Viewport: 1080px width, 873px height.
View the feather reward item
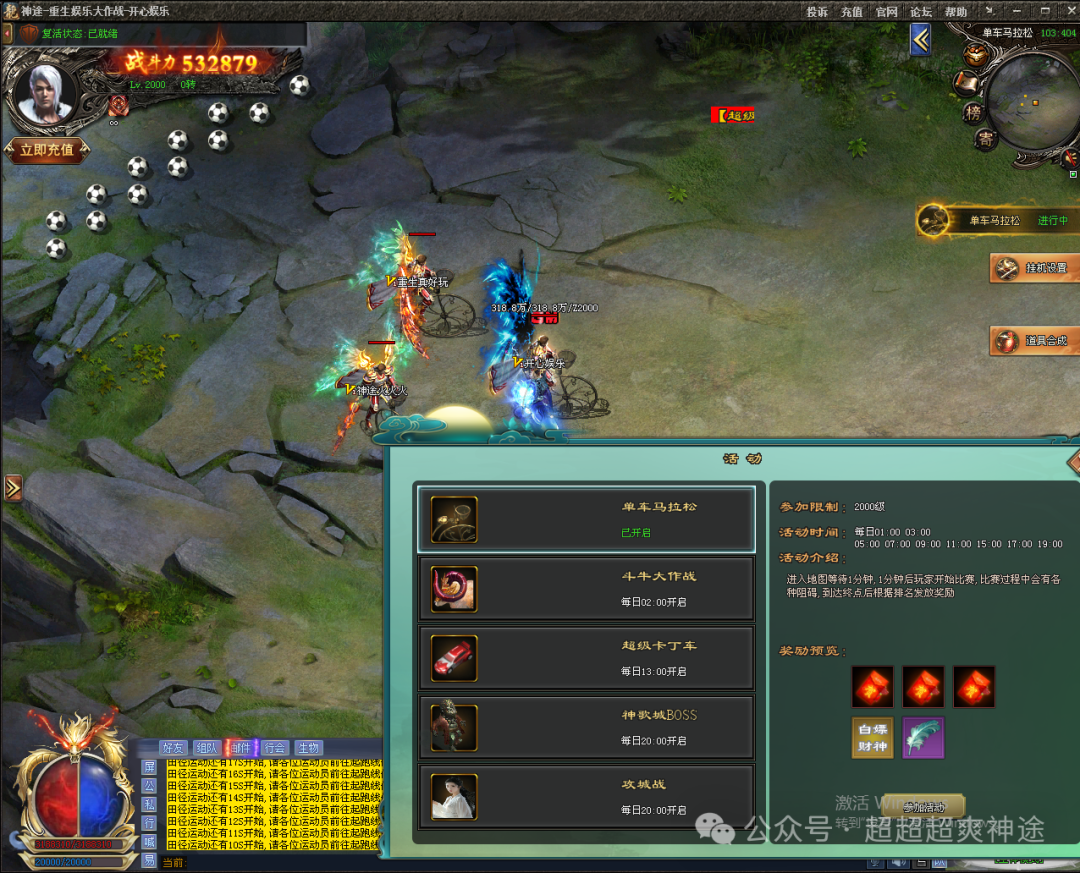(x=923, y=738)
